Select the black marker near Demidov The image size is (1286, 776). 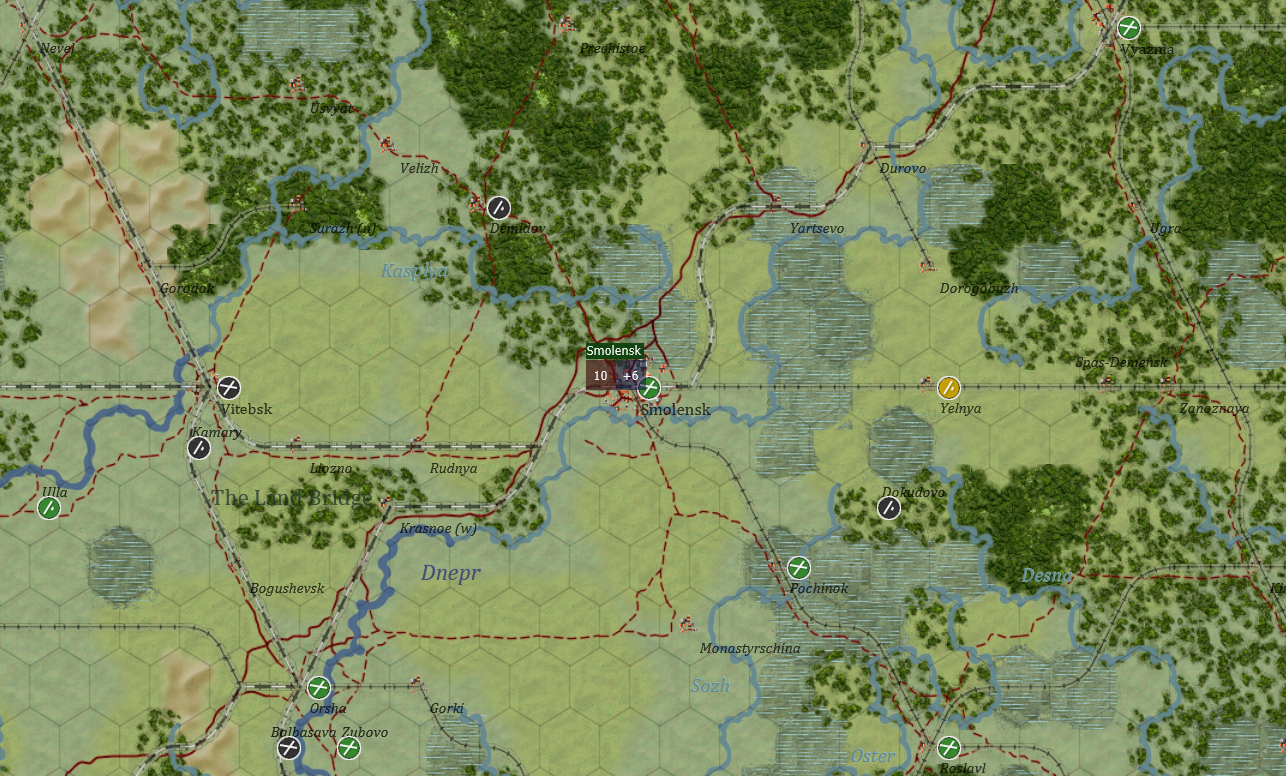click(x=497, y=208)
